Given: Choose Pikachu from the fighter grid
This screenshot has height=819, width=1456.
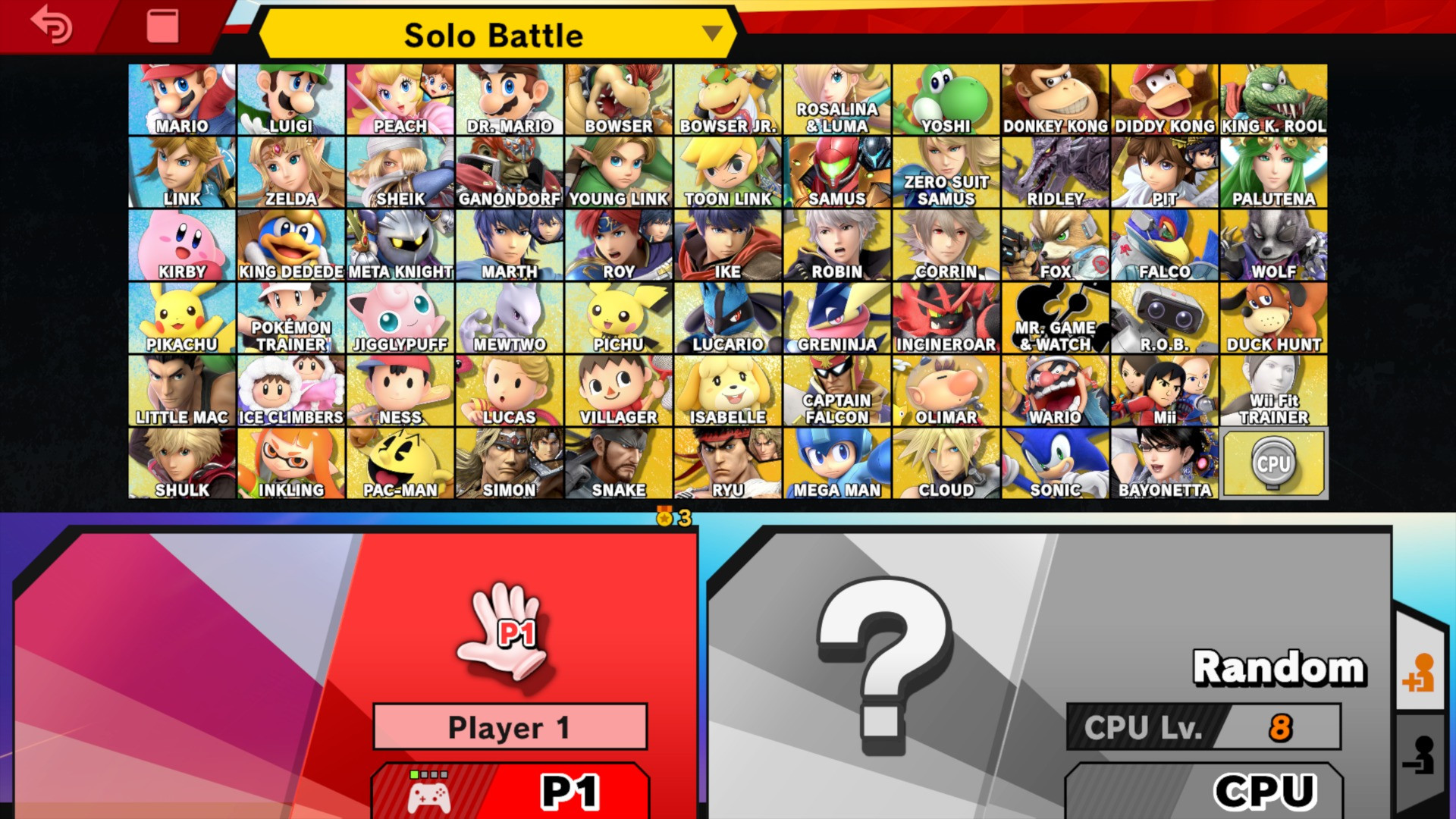Looking at the screenshot, I should coord(182,315).
